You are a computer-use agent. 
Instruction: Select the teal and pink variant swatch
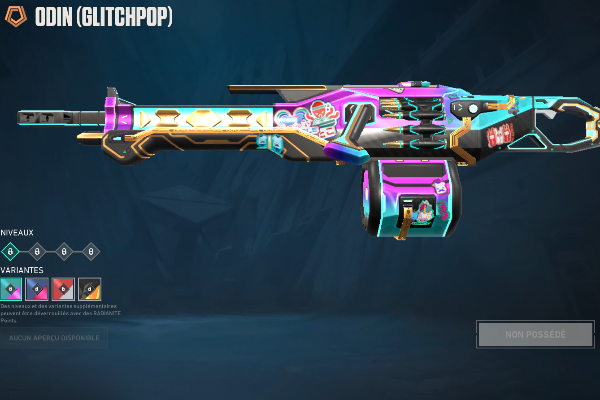tap(12, 289)
